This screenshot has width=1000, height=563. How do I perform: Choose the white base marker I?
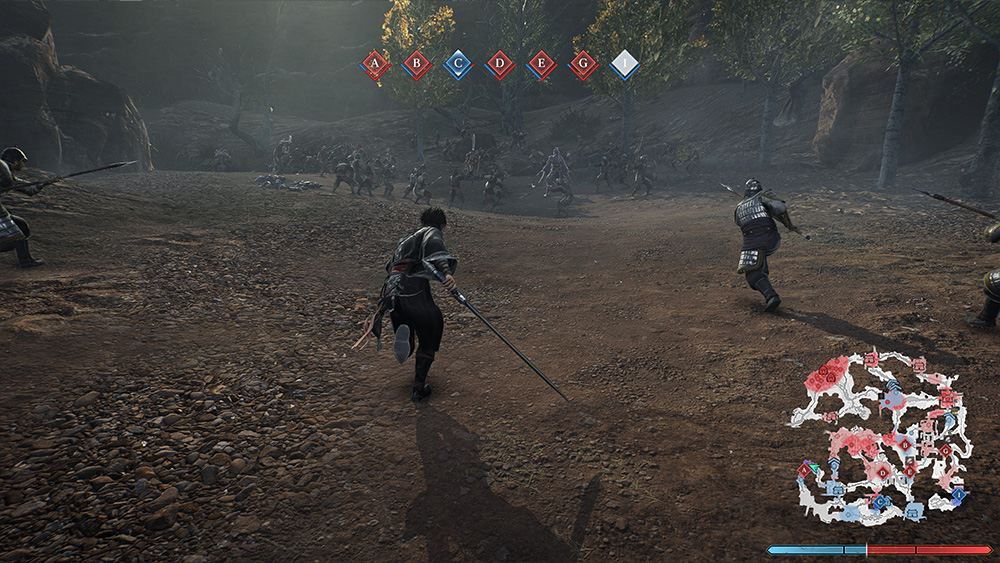625,65
